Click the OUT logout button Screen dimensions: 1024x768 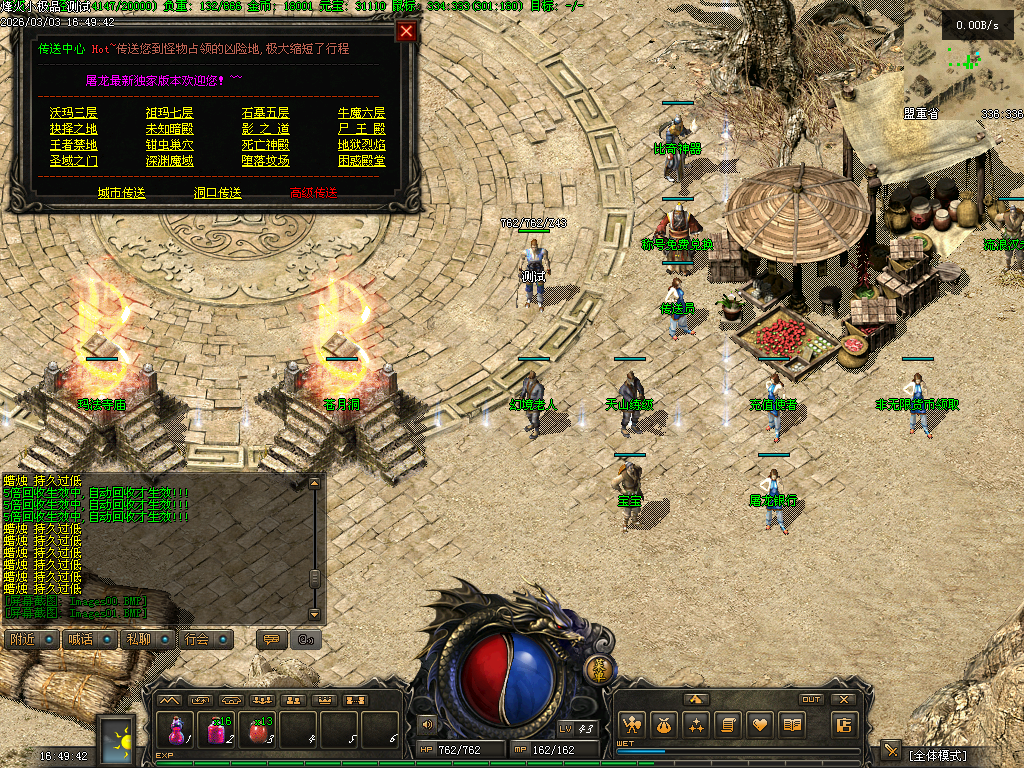811,699
